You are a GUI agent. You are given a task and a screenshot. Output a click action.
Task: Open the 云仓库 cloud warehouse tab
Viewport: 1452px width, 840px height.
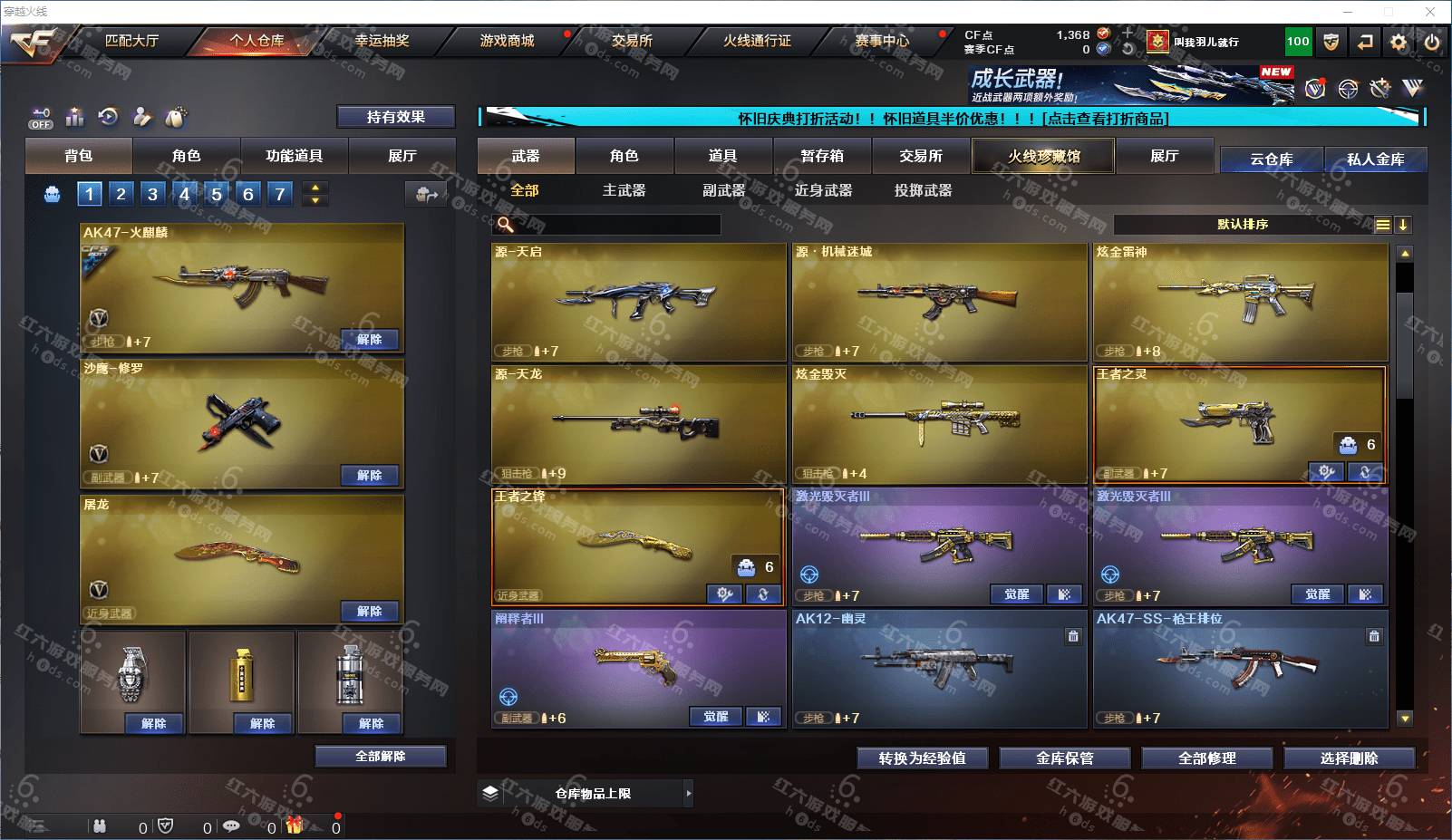(1271, 159)
